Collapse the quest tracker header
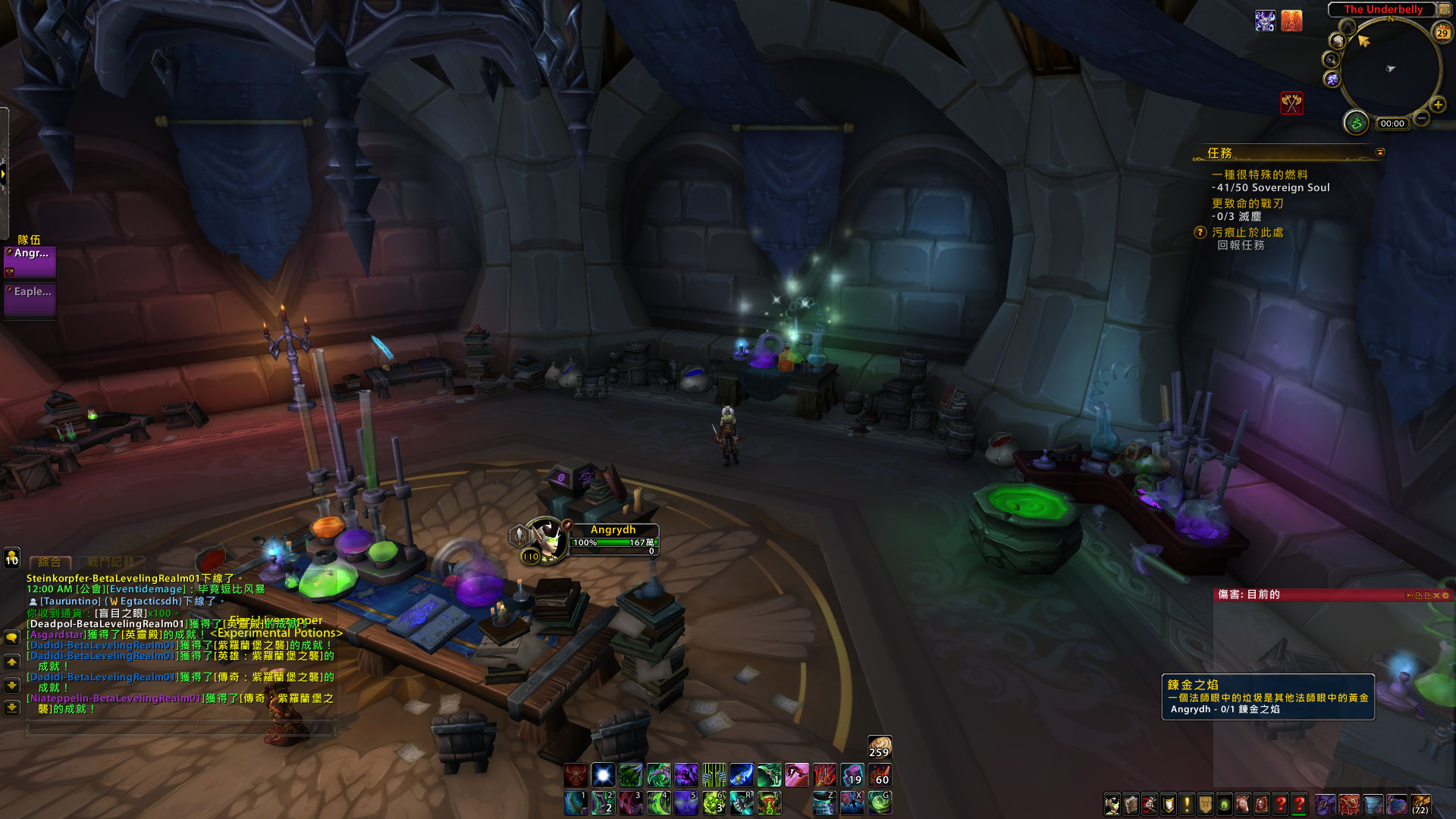 click(x=1380, y=152)
